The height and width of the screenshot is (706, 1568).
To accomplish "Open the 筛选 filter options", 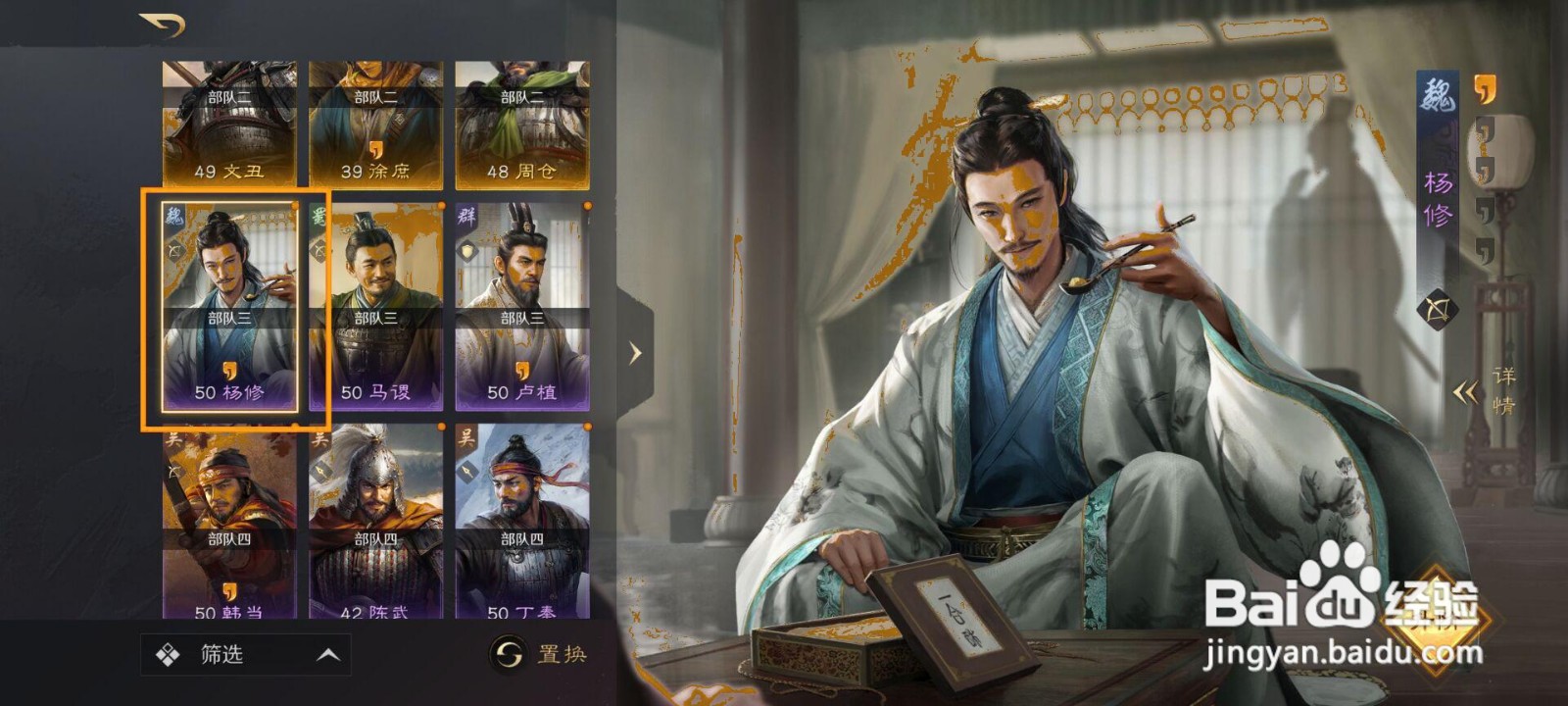I will [x=223, y=653].
